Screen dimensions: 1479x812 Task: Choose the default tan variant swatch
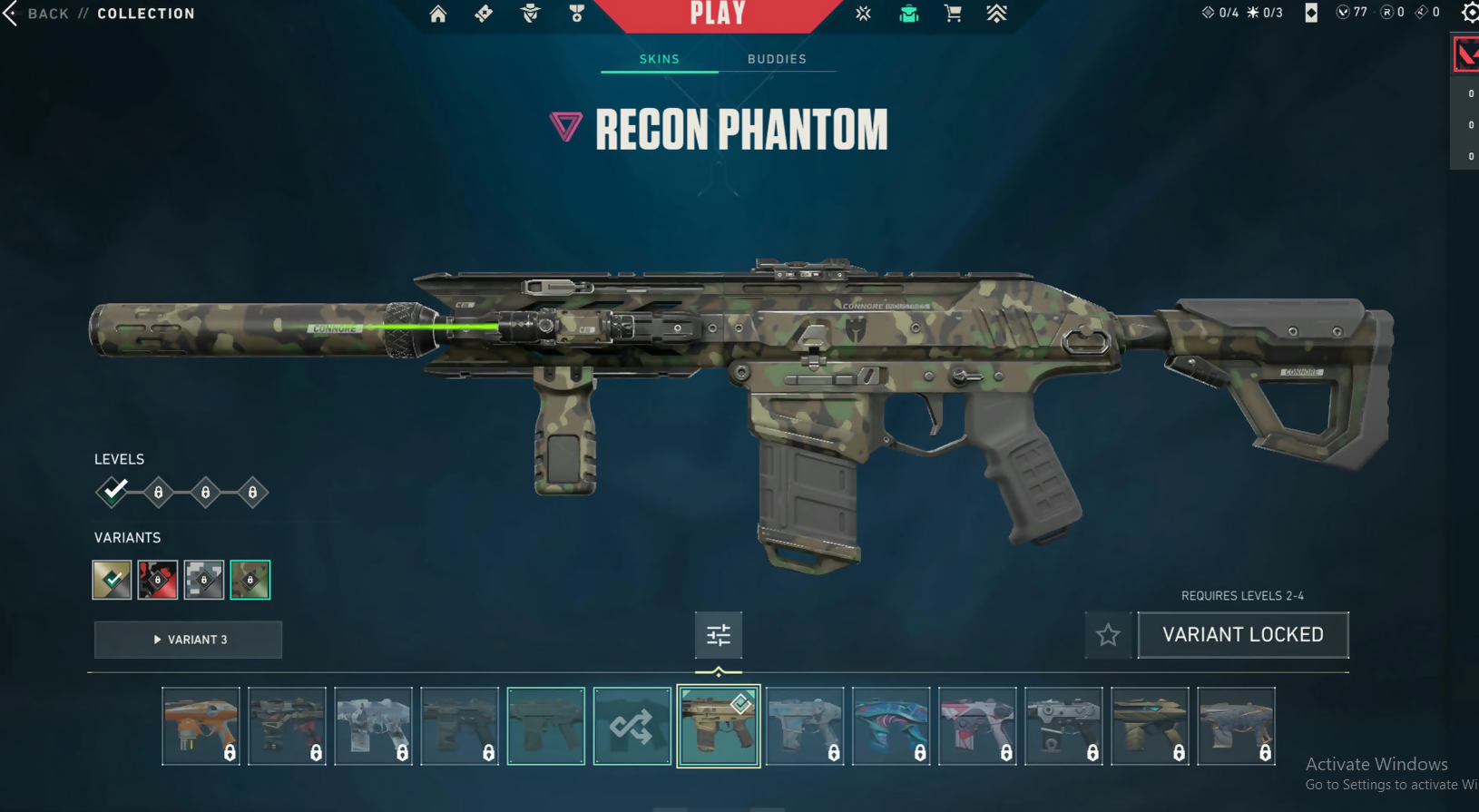[112, 580]
